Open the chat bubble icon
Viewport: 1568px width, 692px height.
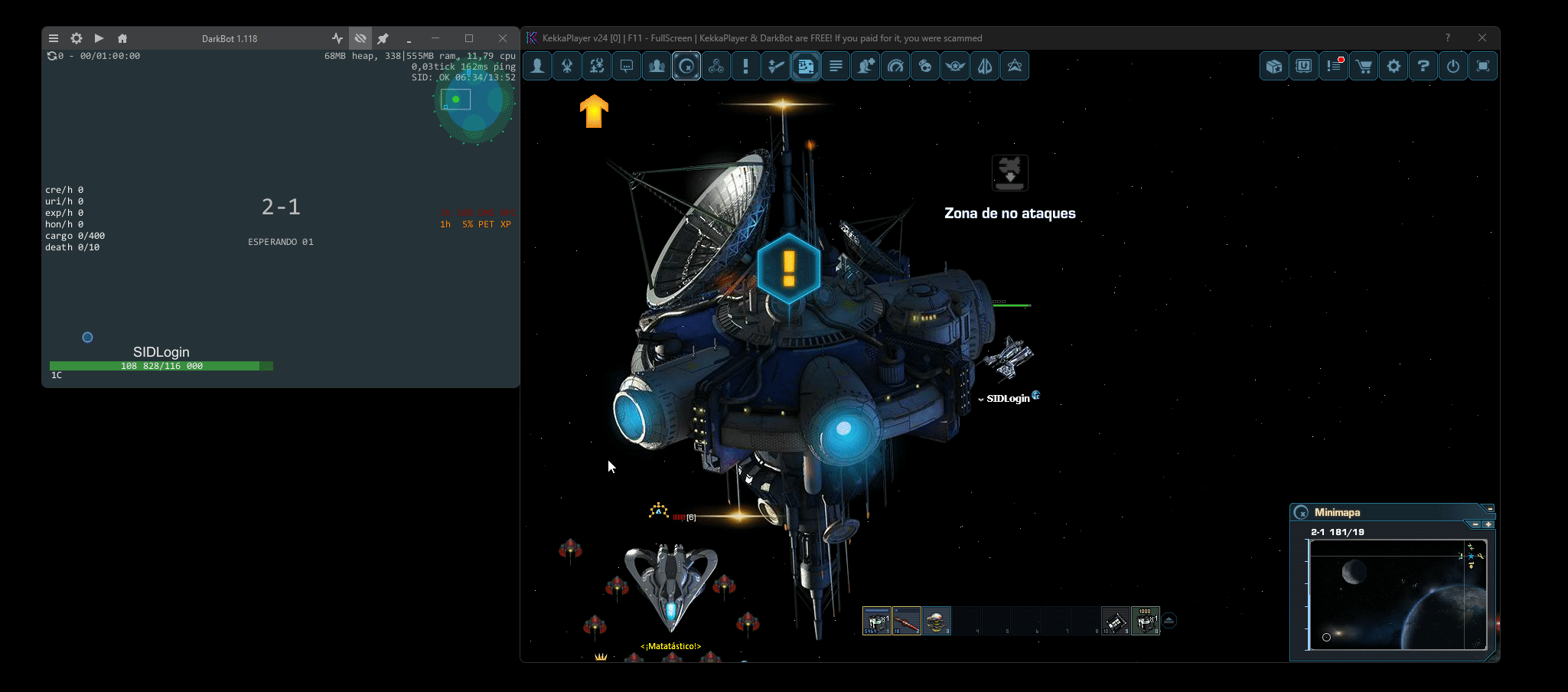click(626, 66)
